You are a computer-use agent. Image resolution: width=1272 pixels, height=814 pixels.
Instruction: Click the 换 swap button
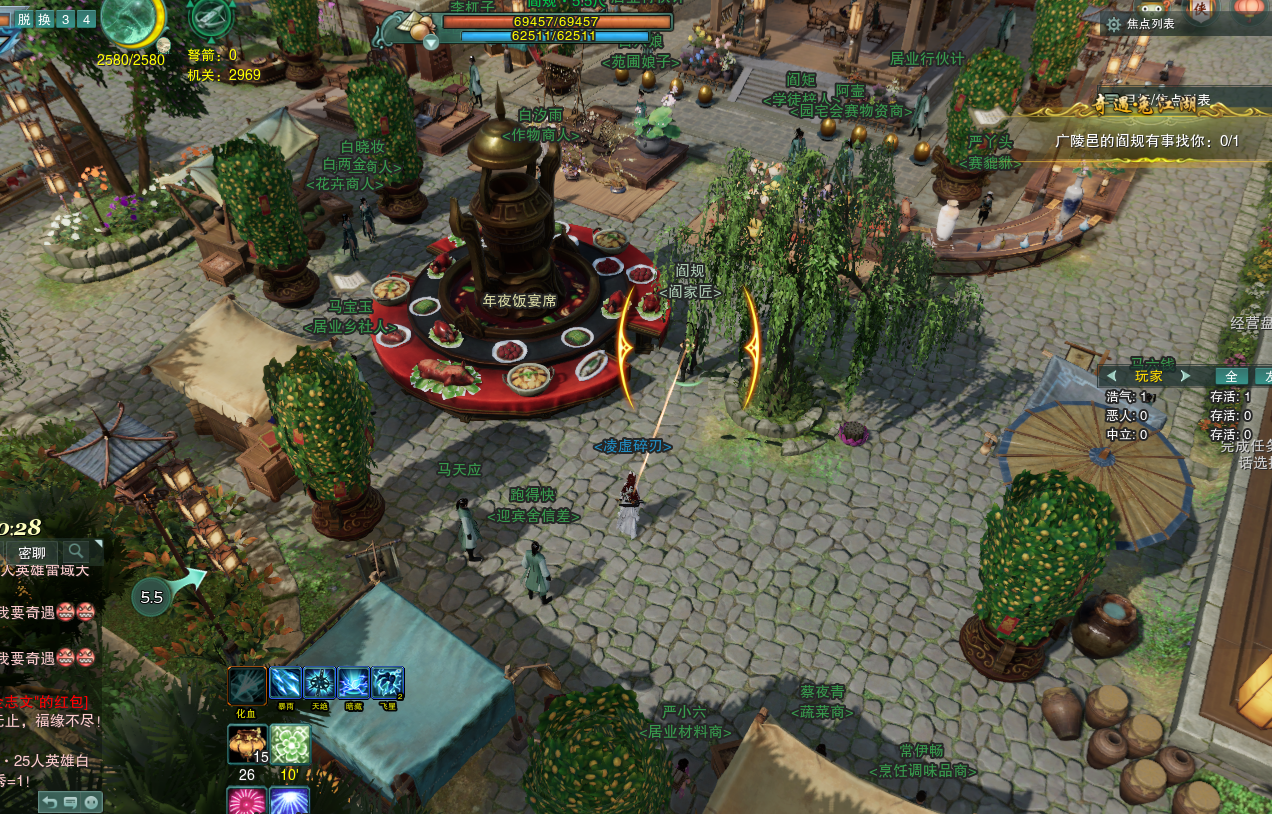point(44,19)
